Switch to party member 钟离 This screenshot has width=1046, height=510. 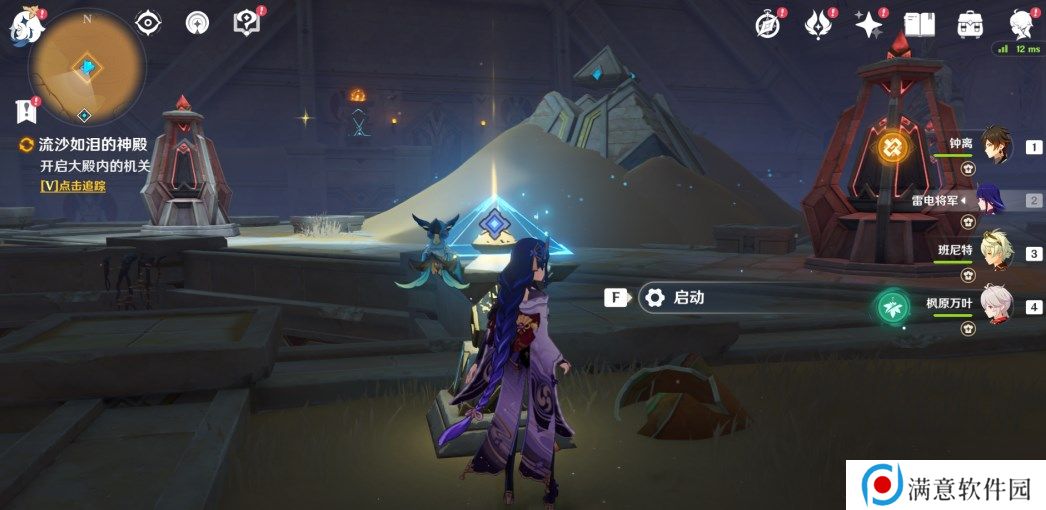click(x=995, y=146)
